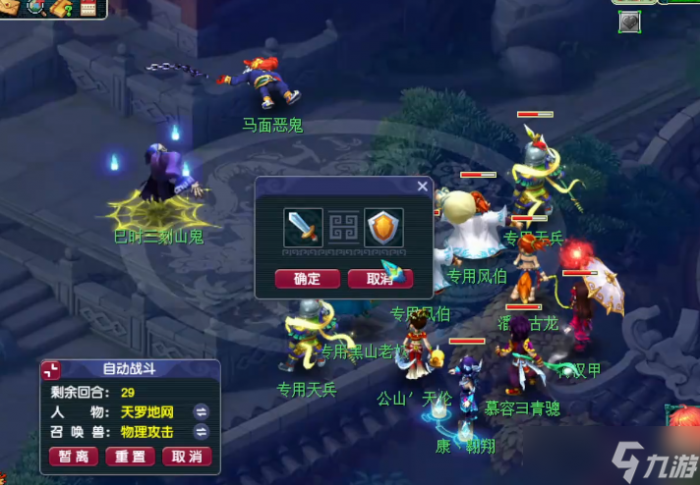Image resolution: width=700 pixels, height=485 pixels.
Task: Collapse the 自动战斗 panel with the red corner button
Action: click(x=51, y=370)
